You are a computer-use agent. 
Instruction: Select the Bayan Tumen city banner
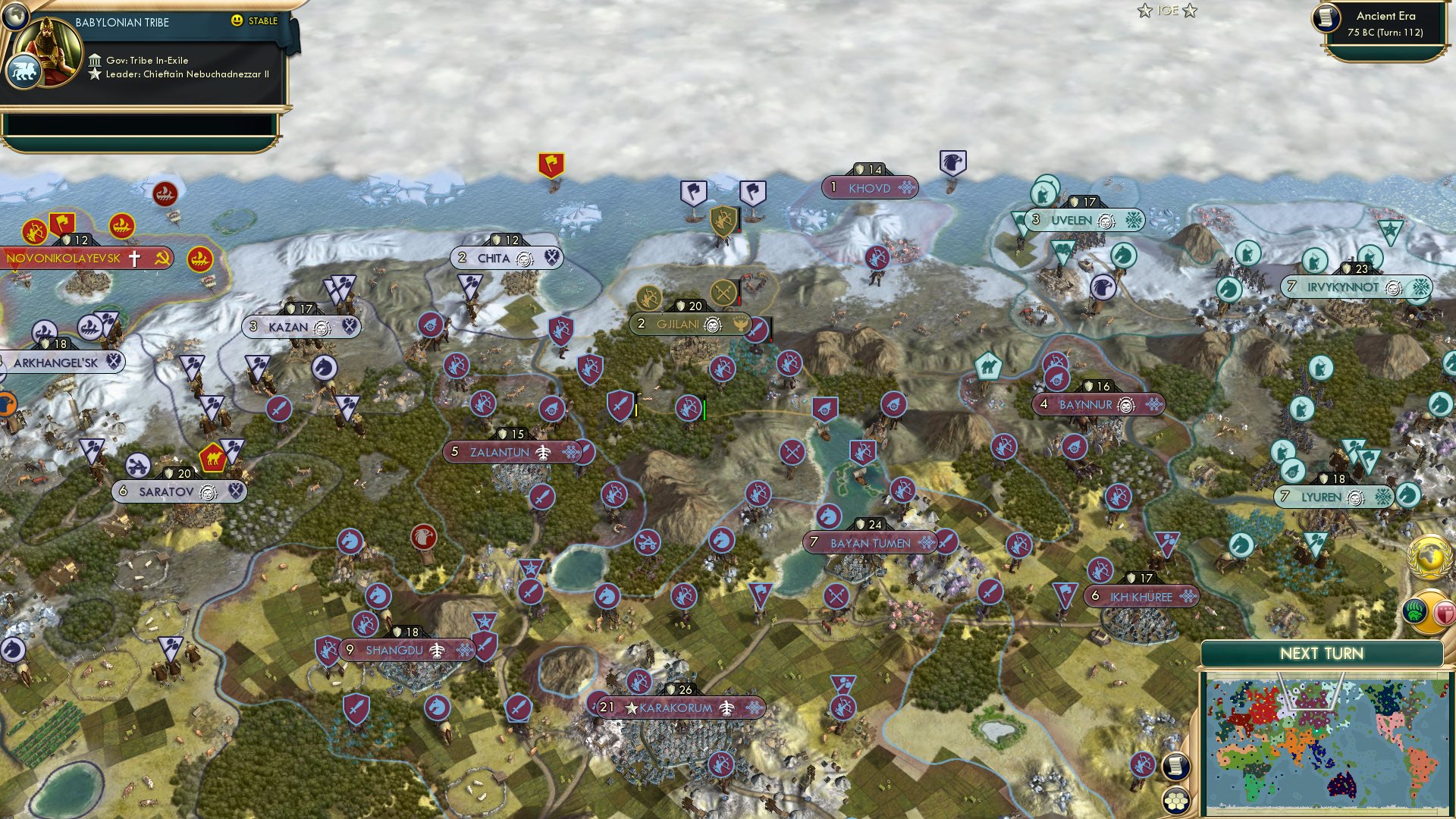[872, 543]
